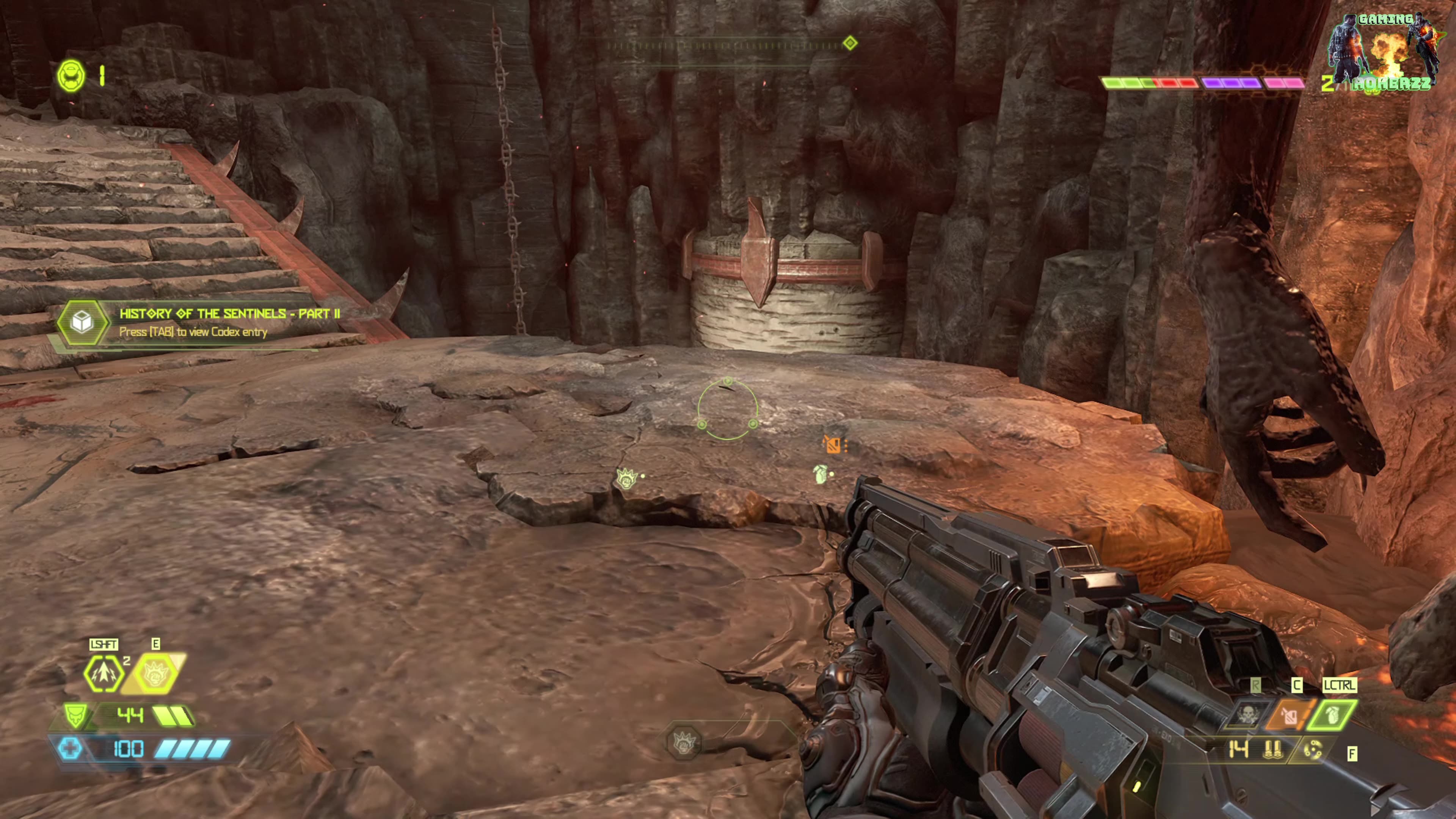
Task: Click Press TAB to view Codex entry text
Action: [x=193, y=333]
